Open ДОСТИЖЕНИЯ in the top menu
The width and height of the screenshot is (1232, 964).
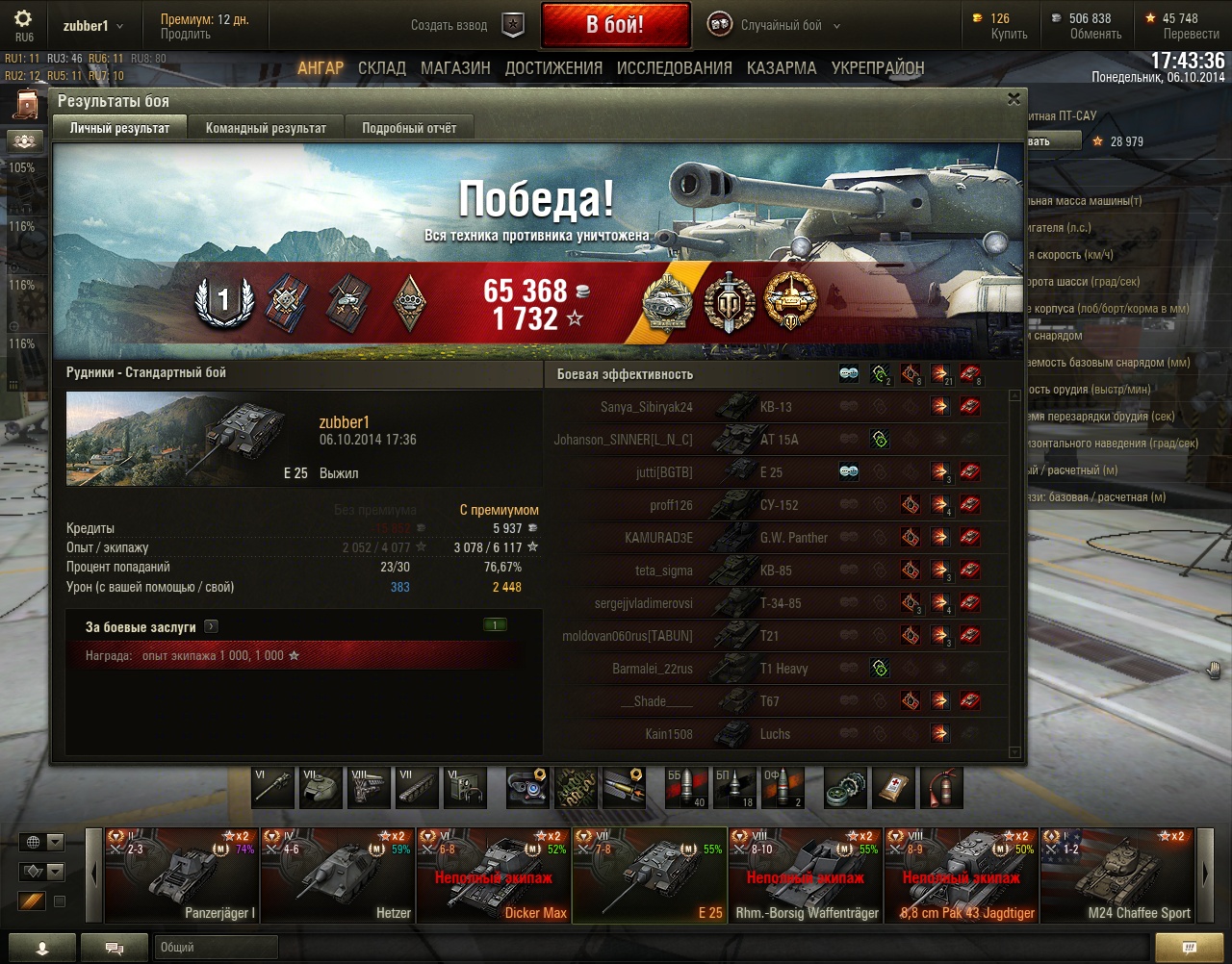(553, 68)
